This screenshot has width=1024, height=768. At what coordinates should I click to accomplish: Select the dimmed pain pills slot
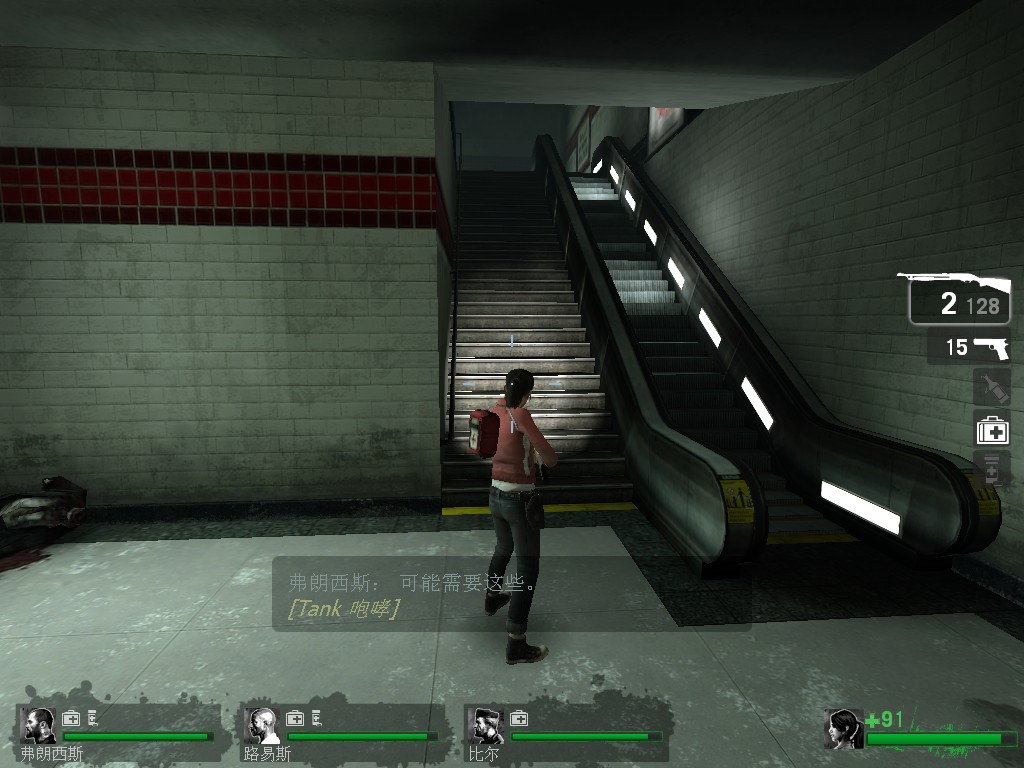[x=991, y=469]
